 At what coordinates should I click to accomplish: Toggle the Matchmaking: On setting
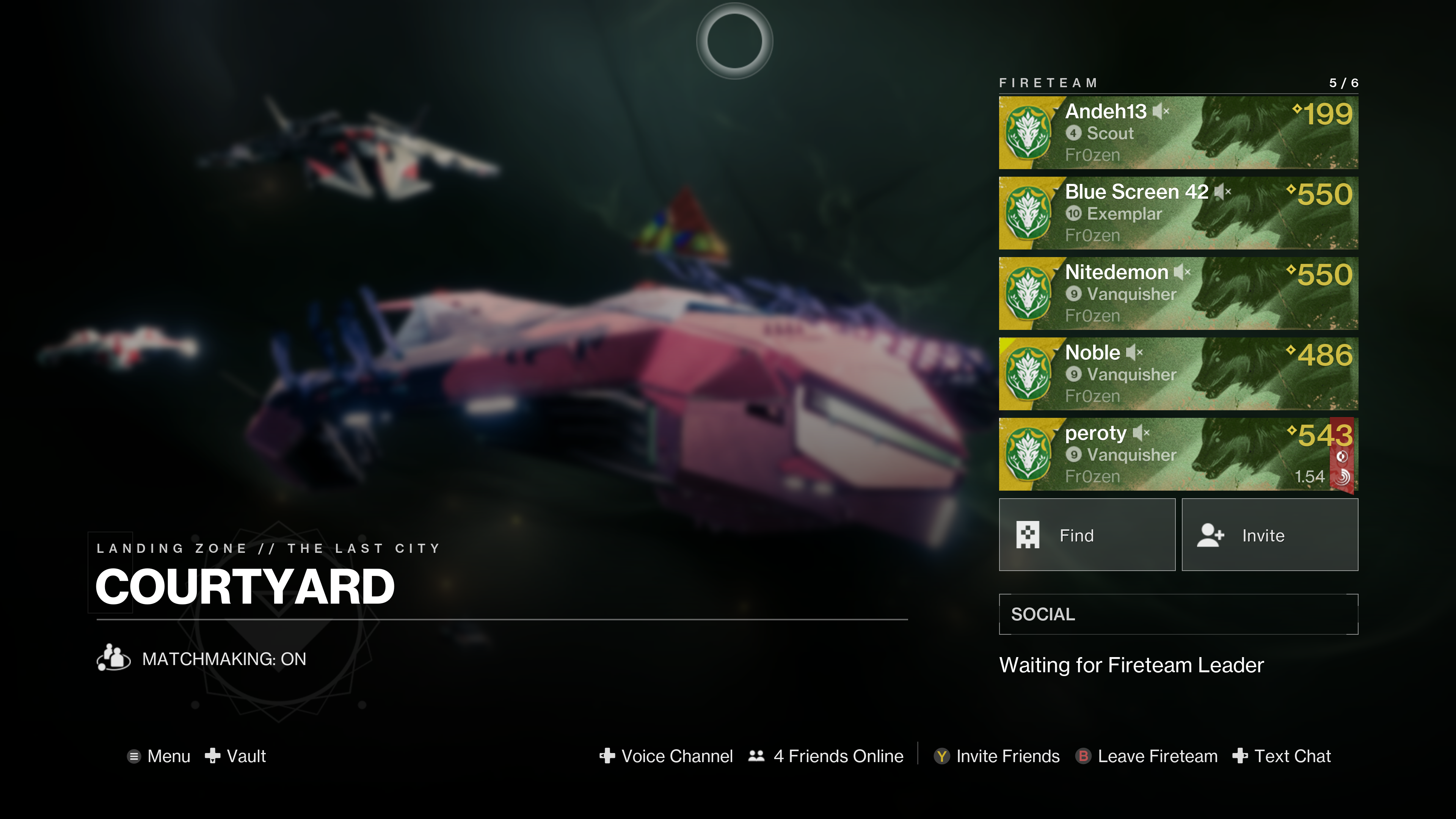[202, 659]
